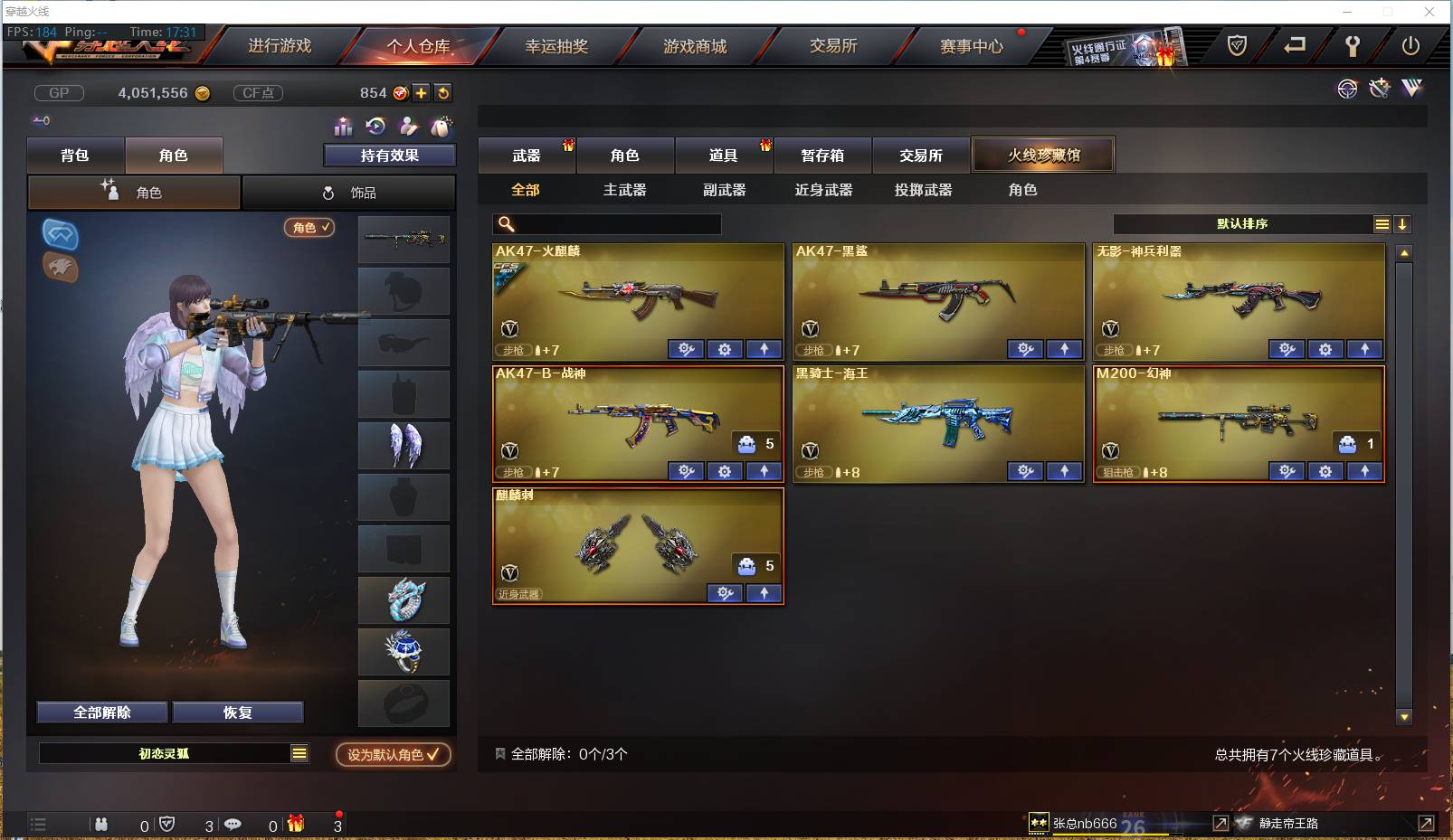Image resolution: width=1453 pixels, height=840 pixels.
Task: Click the 角色 checkmark badge above equipment slots
Action: (x=309, y=228)
